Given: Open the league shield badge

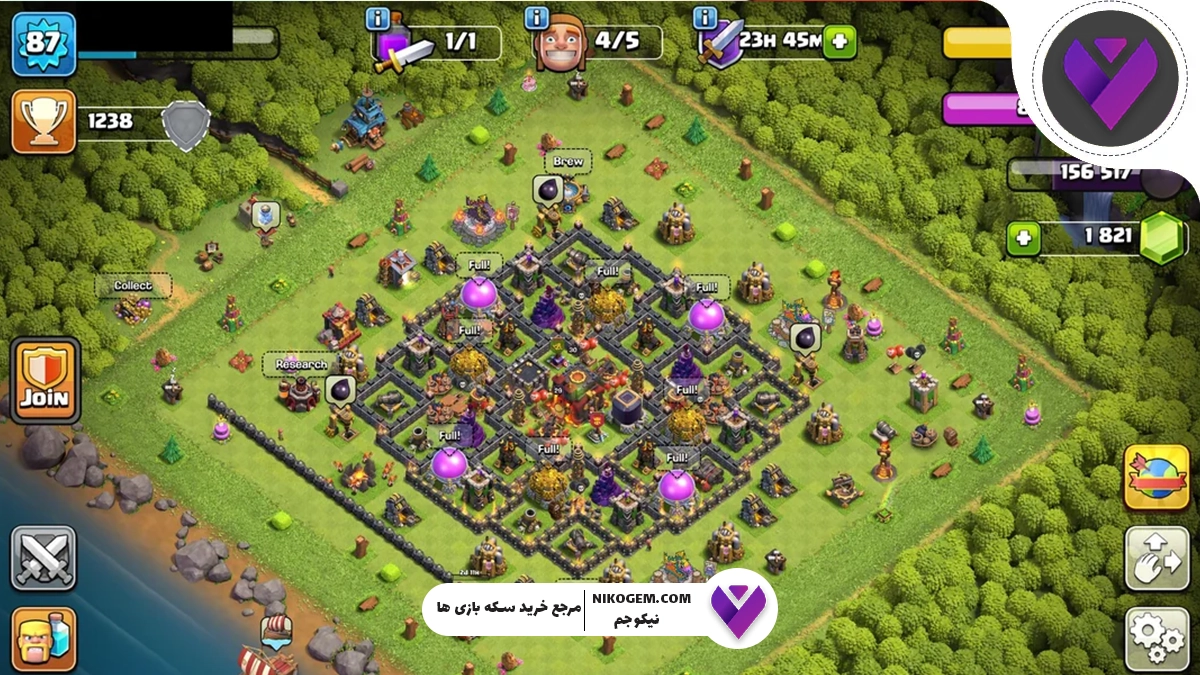Looking at the screenshot, I should point(186,125).
